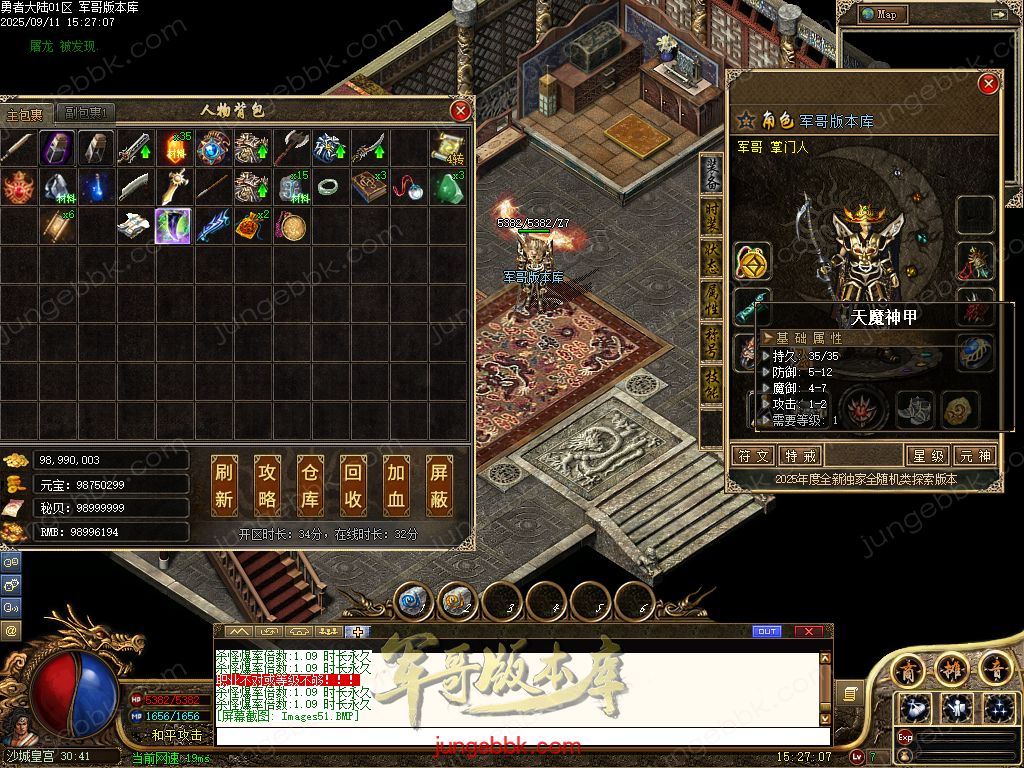
Task: Open the 攻略 guide button
Action: 267,485
